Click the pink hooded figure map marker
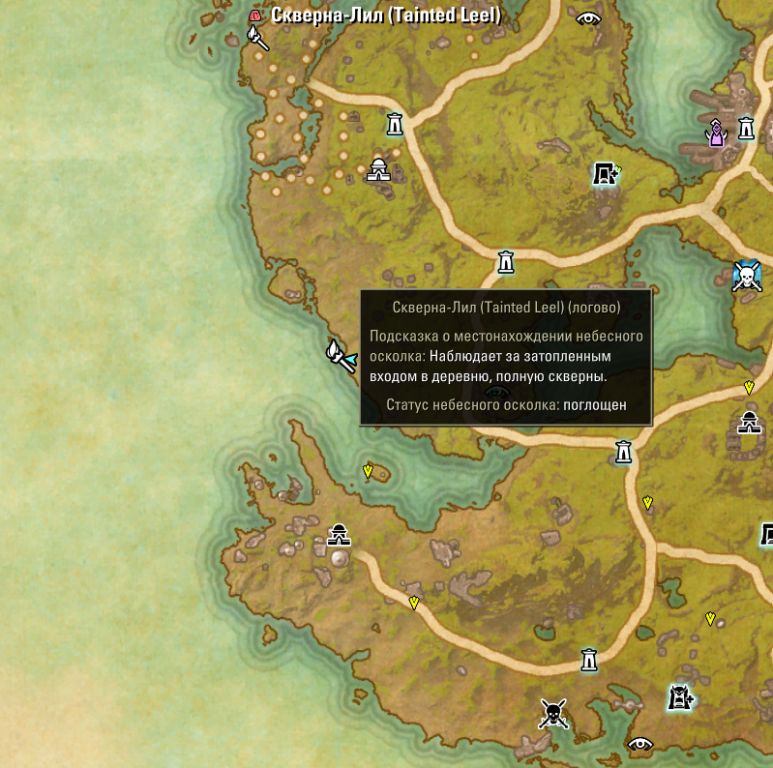The image size is (773, 768). tap(716, 133)
